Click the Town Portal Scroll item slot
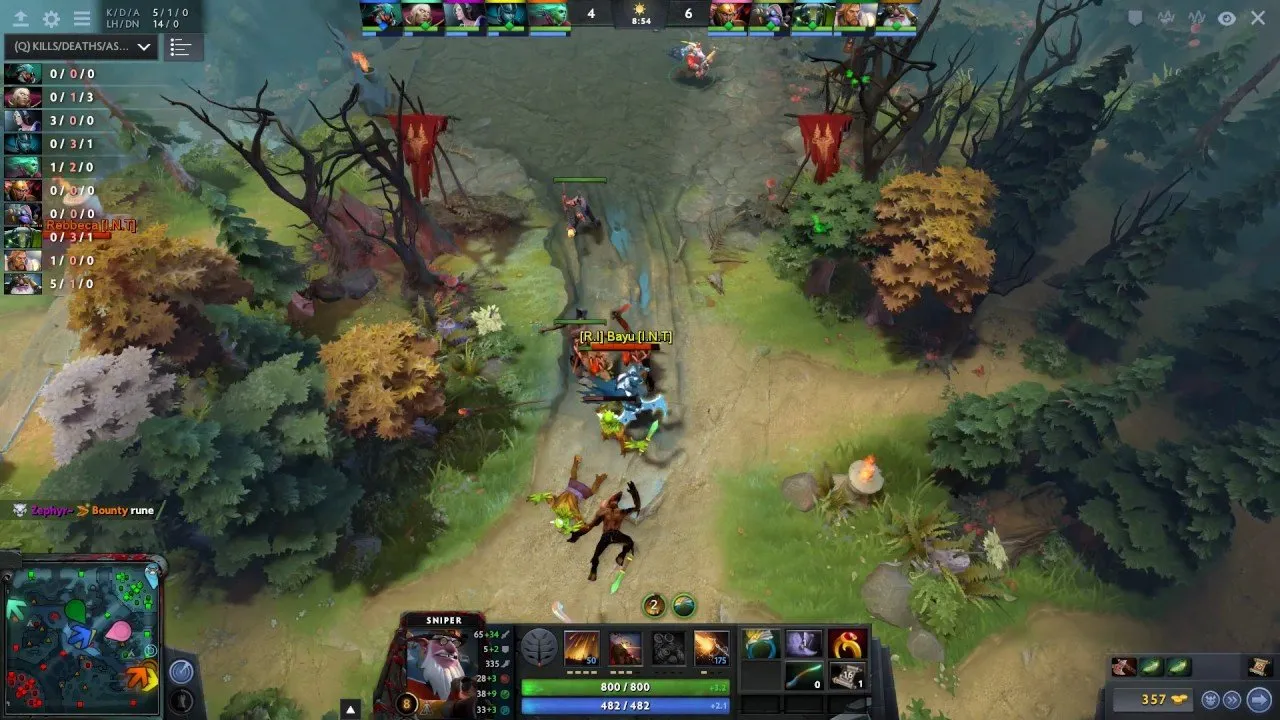The height and width of the screenshot is (720, 1280). (849, 676)
